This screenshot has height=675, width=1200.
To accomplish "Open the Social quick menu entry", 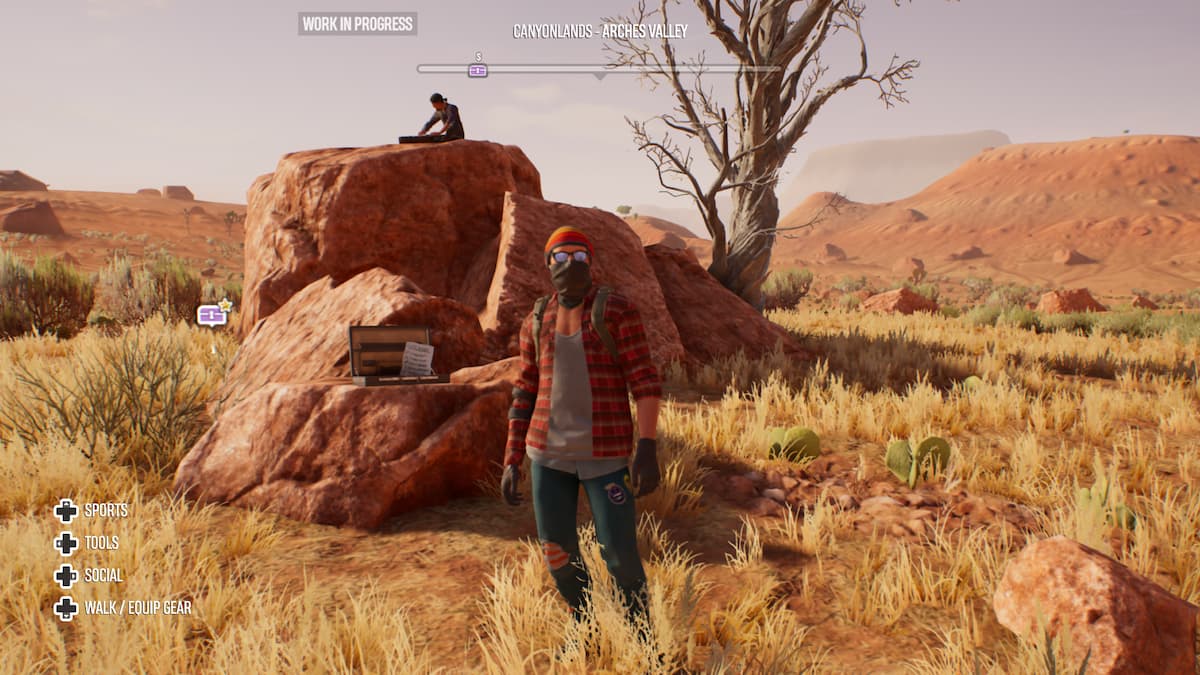I will tap(90, 576).
